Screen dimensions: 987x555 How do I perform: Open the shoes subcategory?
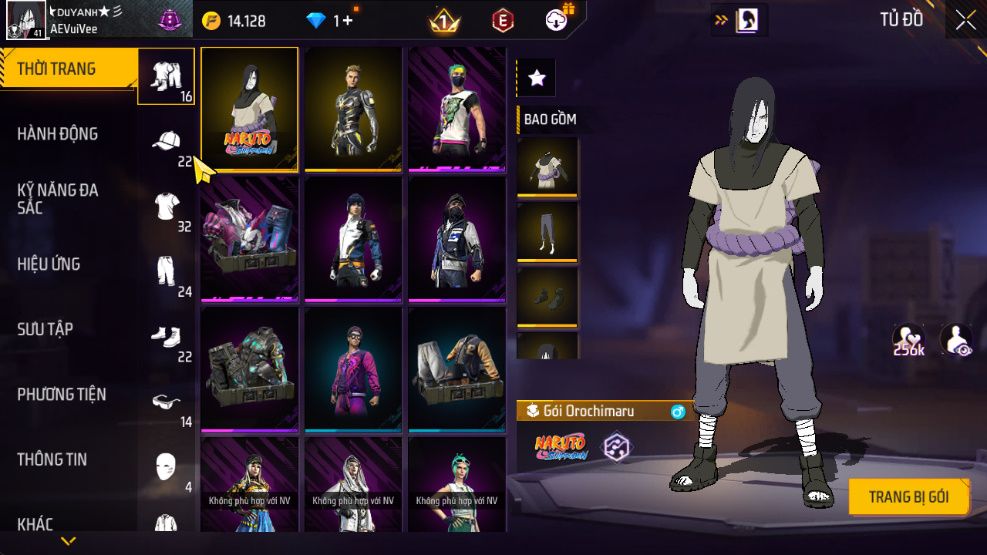(166, 336)
